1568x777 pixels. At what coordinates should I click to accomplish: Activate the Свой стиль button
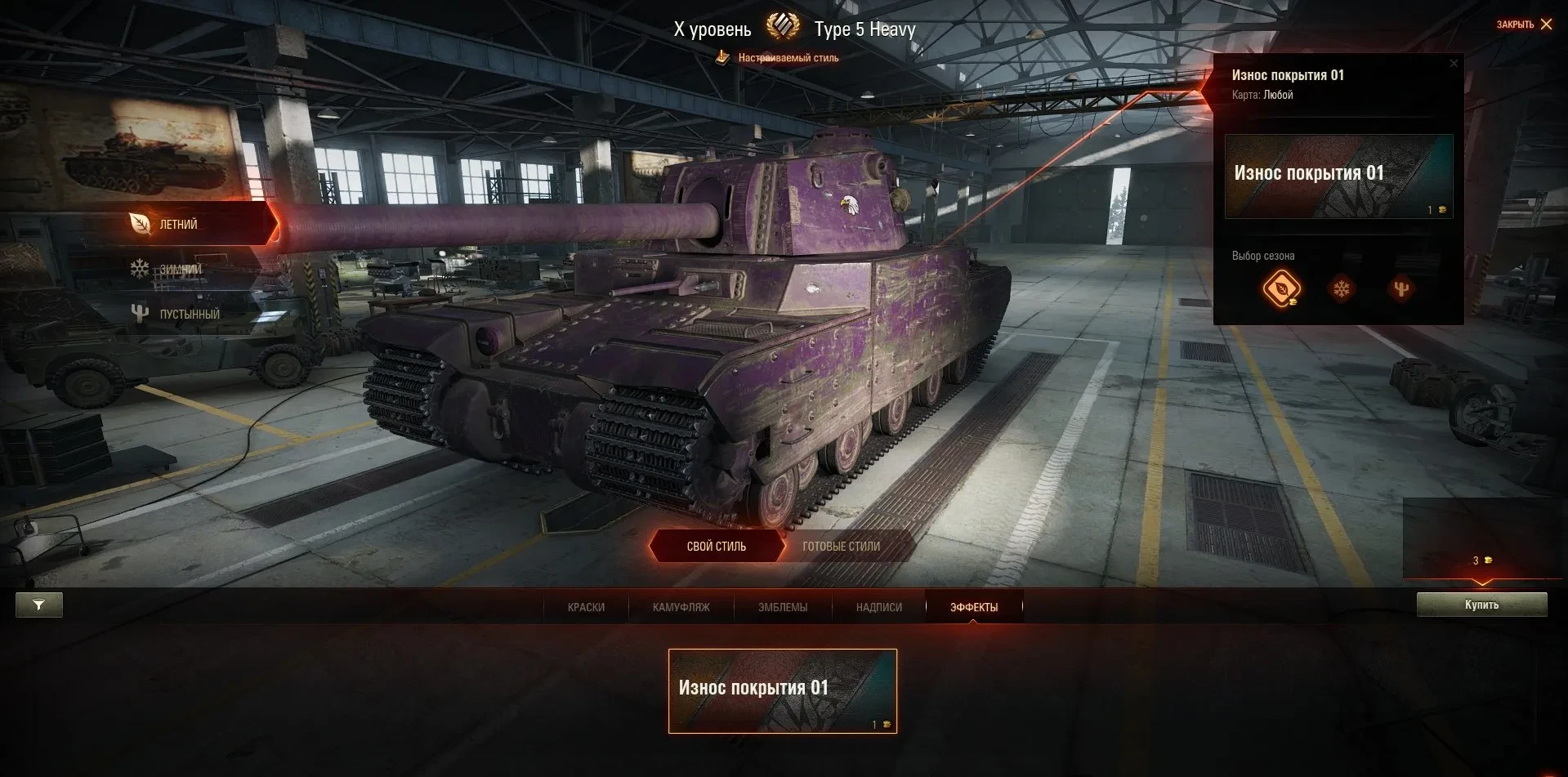coord(716,547)
